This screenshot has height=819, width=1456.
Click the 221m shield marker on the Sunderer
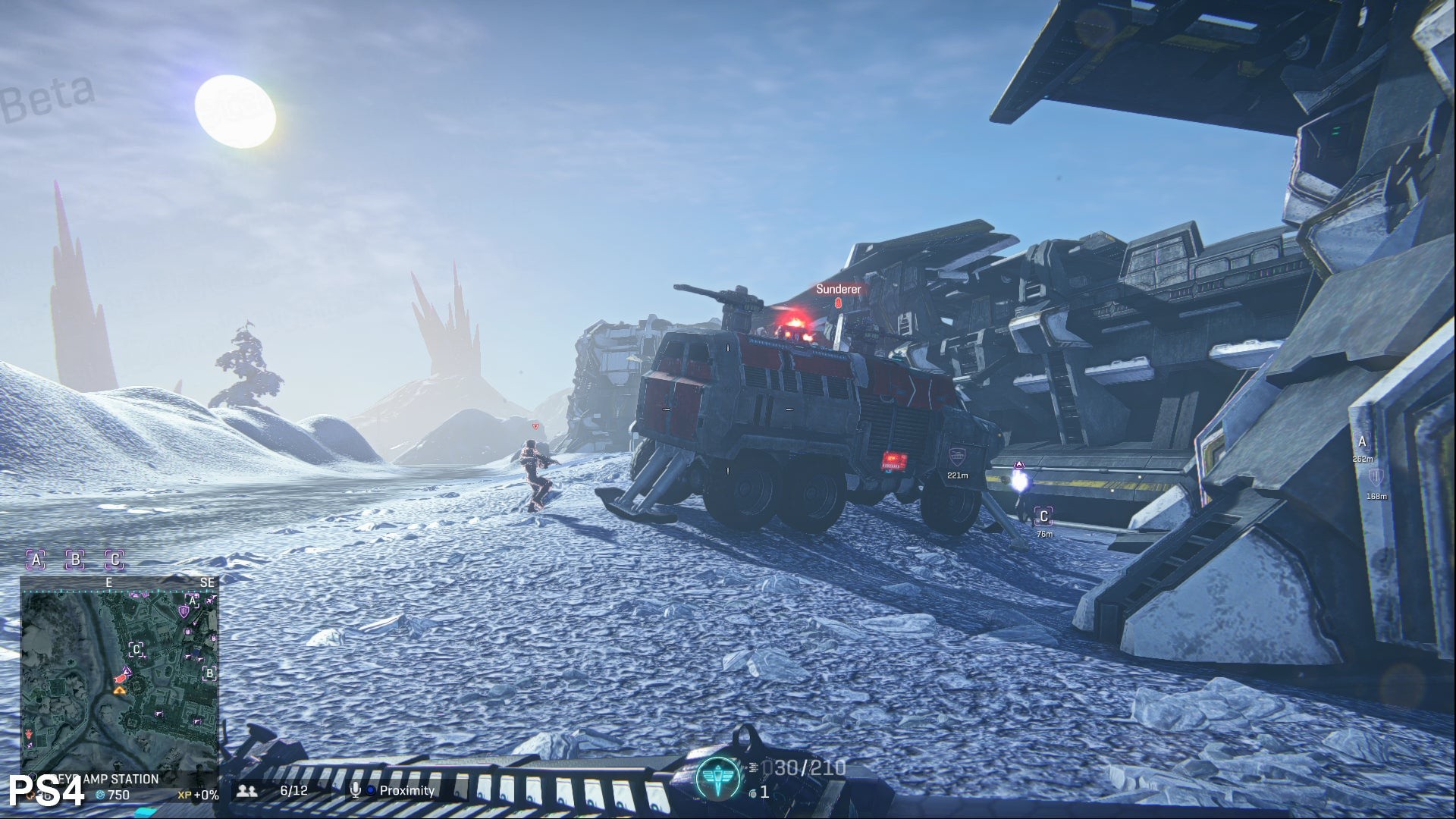957,457
